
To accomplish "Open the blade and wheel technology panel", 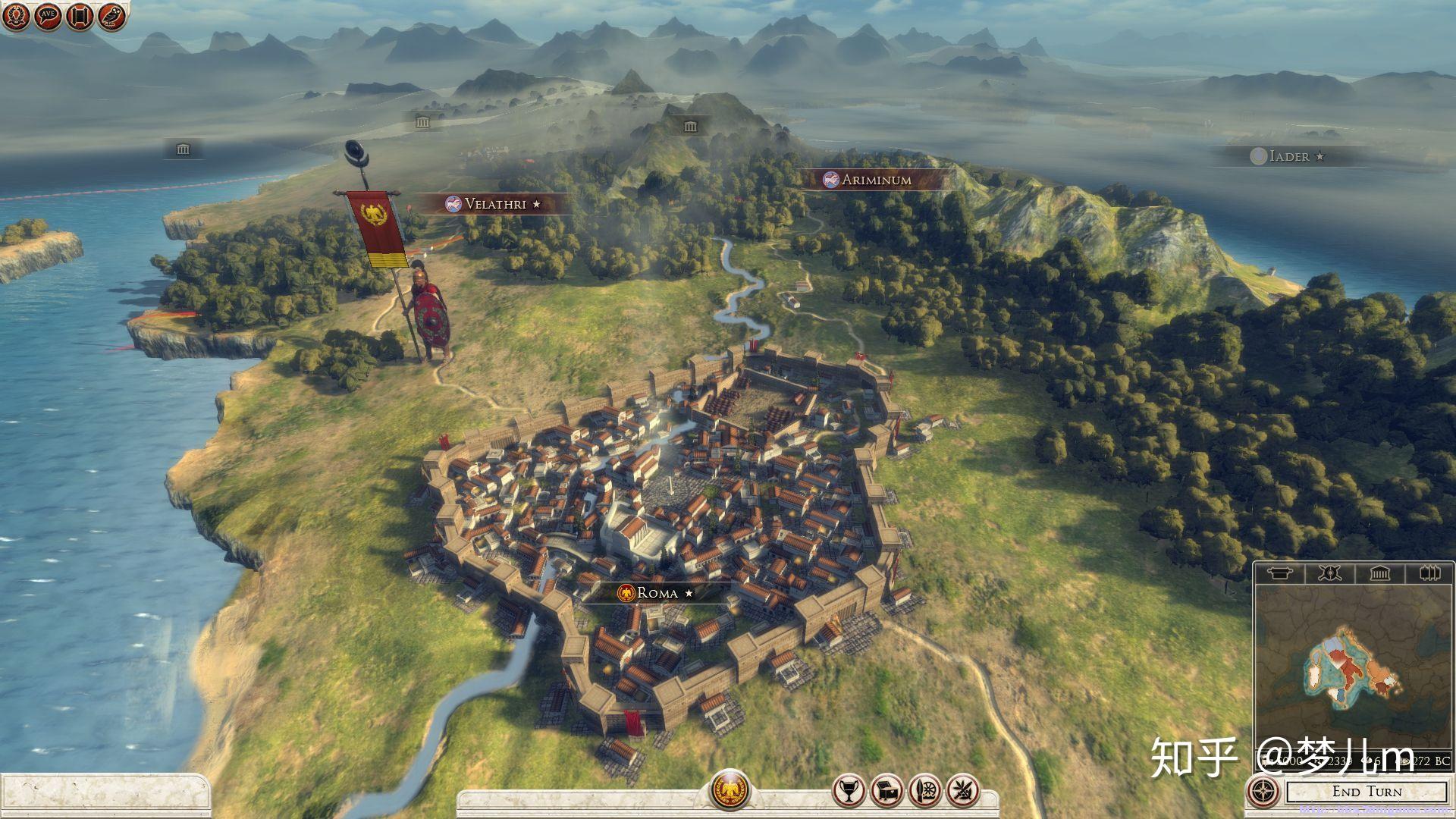I will click(924, 791).
